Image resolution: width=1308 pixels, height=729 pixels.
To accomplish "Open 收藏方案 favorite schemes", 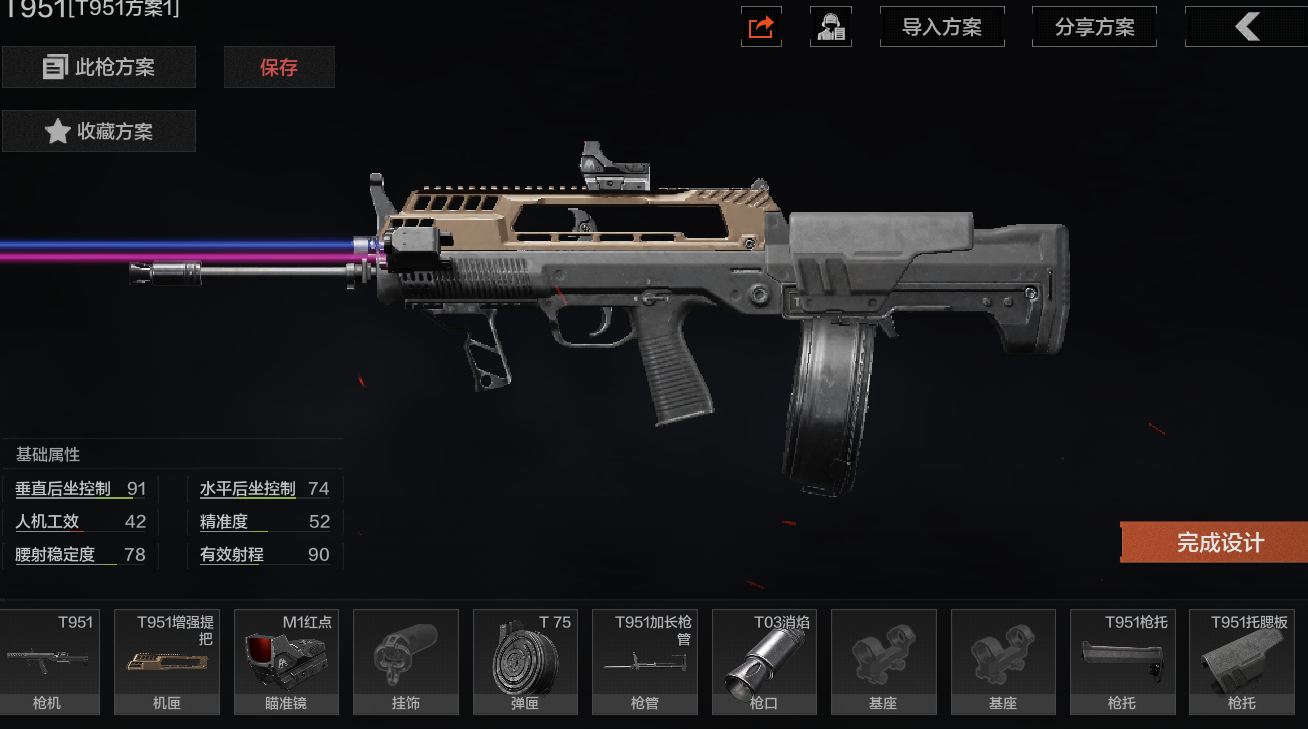I will point(99,131).
